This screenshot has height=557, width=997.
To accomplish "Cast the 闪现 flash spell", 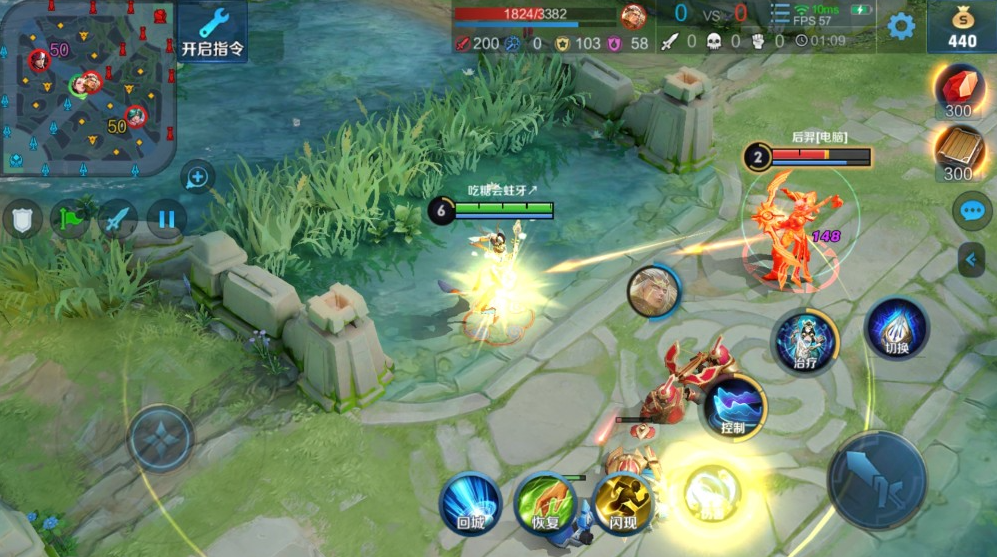I will pyautogui.click(x=622, y=500).
